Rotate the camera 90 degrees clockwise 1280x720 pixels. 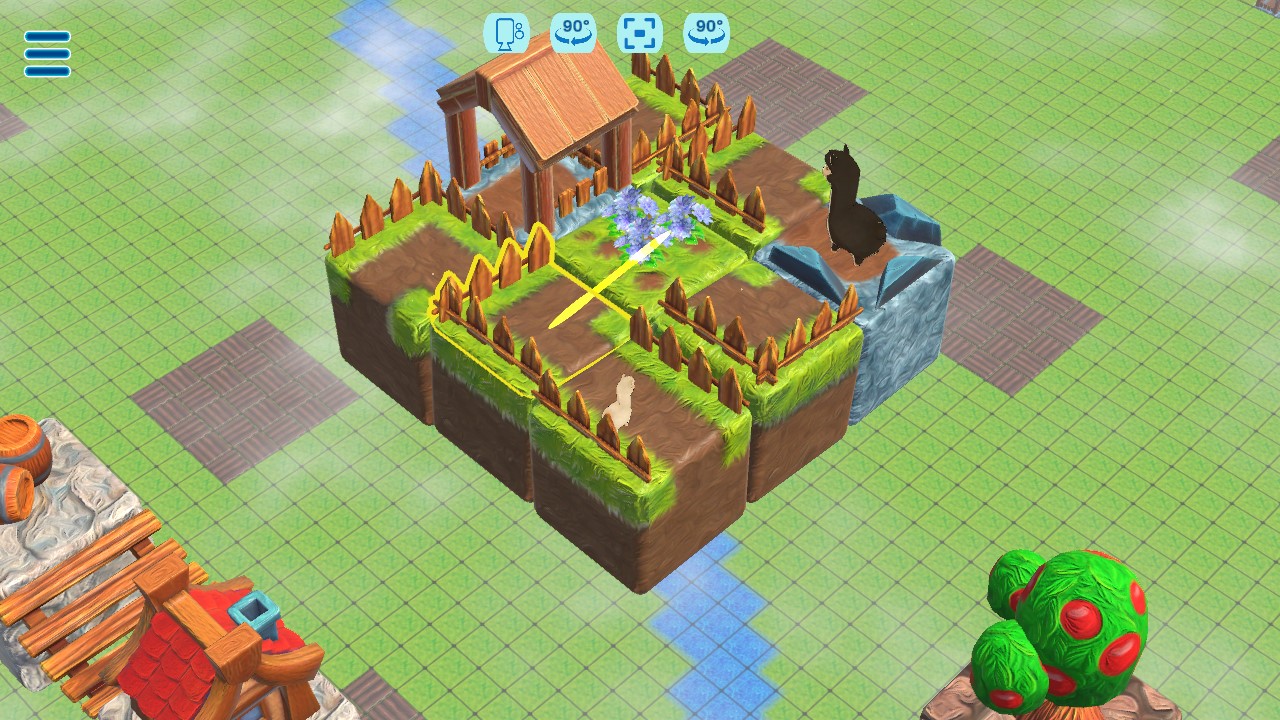click(x=705, y=33)
